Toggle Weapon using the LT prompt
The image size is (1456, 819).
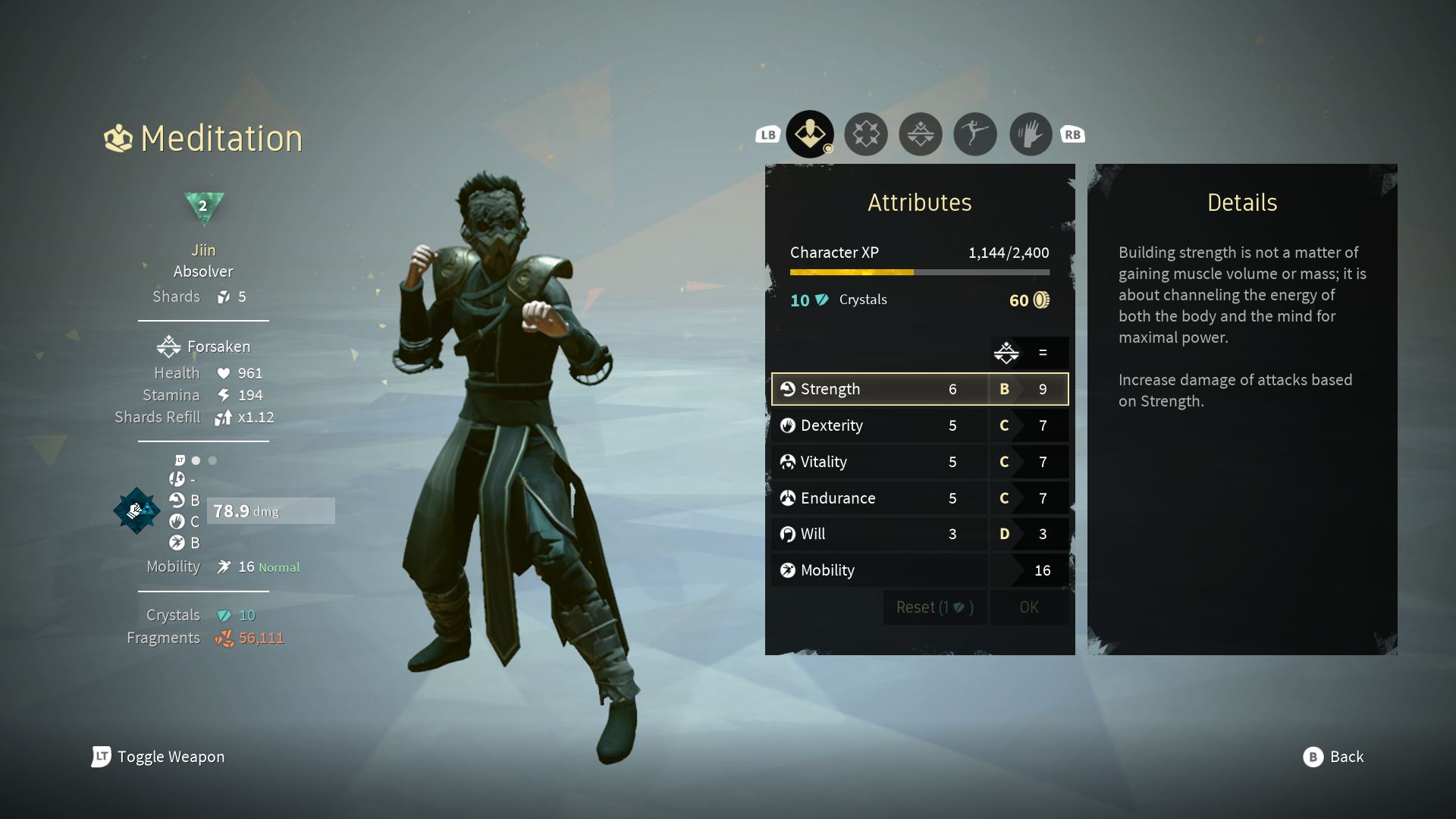point(101,757)
